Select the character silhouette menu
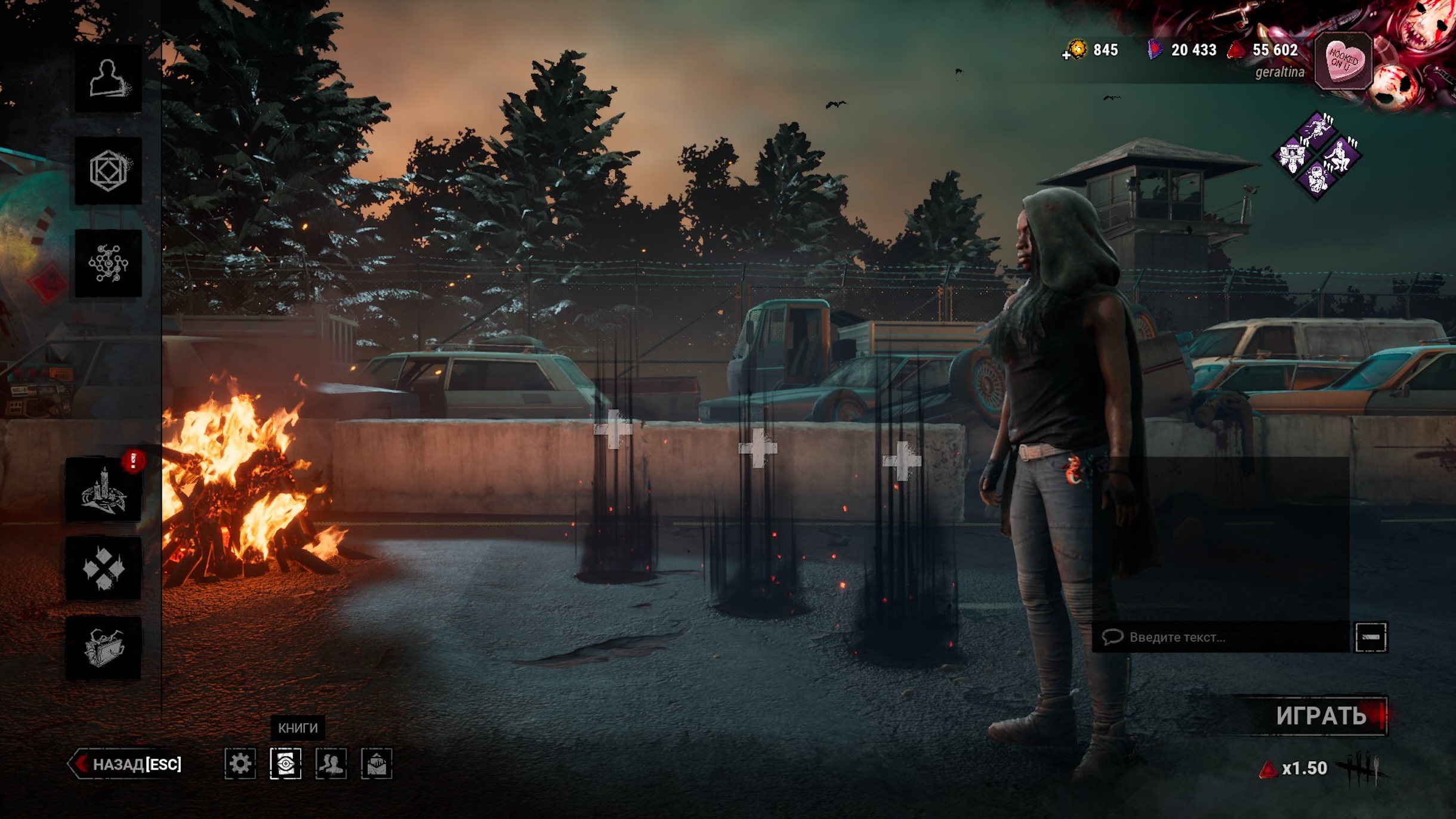1456x819 pixels. 108,79
